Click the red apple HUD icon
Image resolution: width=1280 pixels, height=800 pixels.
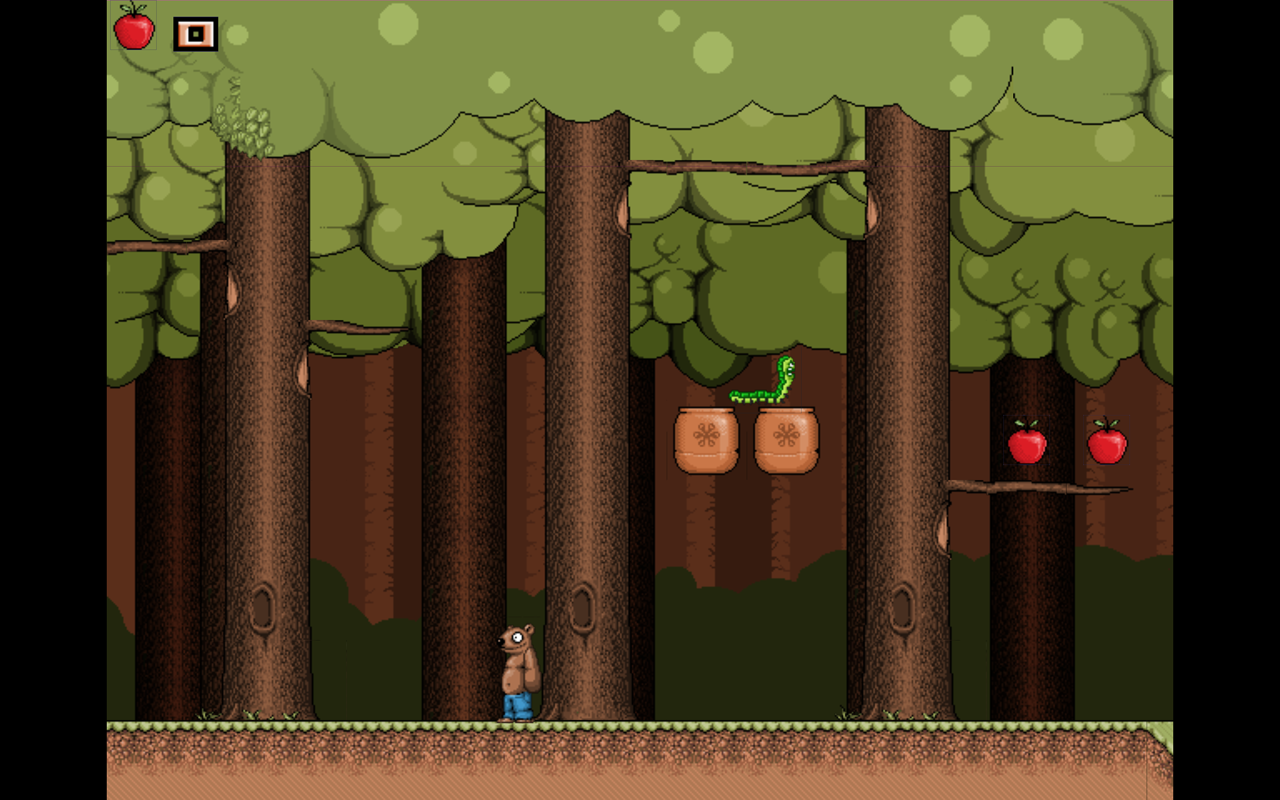(134, 28)
